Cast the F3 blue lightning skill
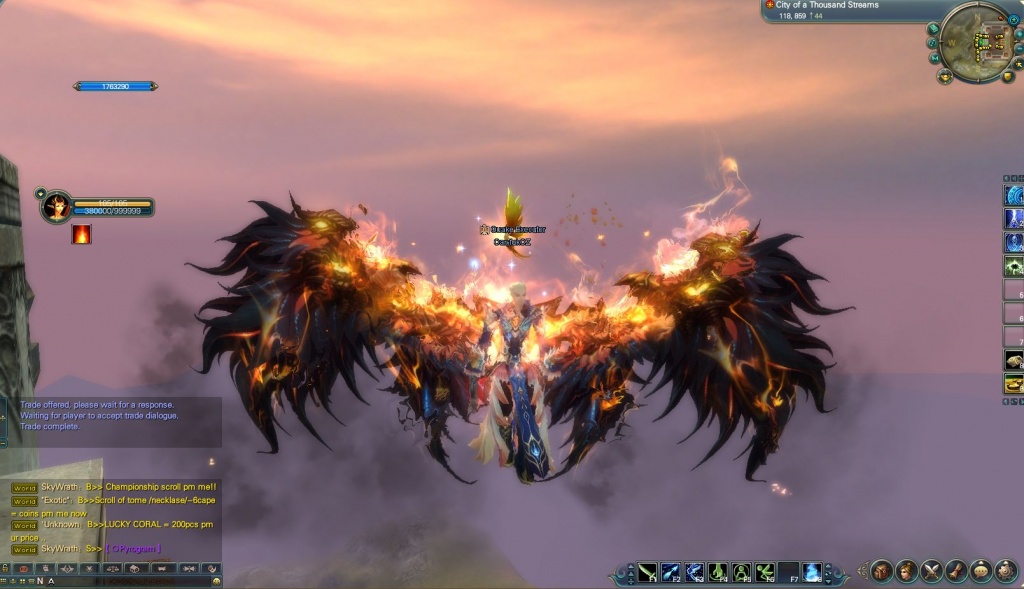The height and width of the screenshot is (589, 1024). coord(694,572)
